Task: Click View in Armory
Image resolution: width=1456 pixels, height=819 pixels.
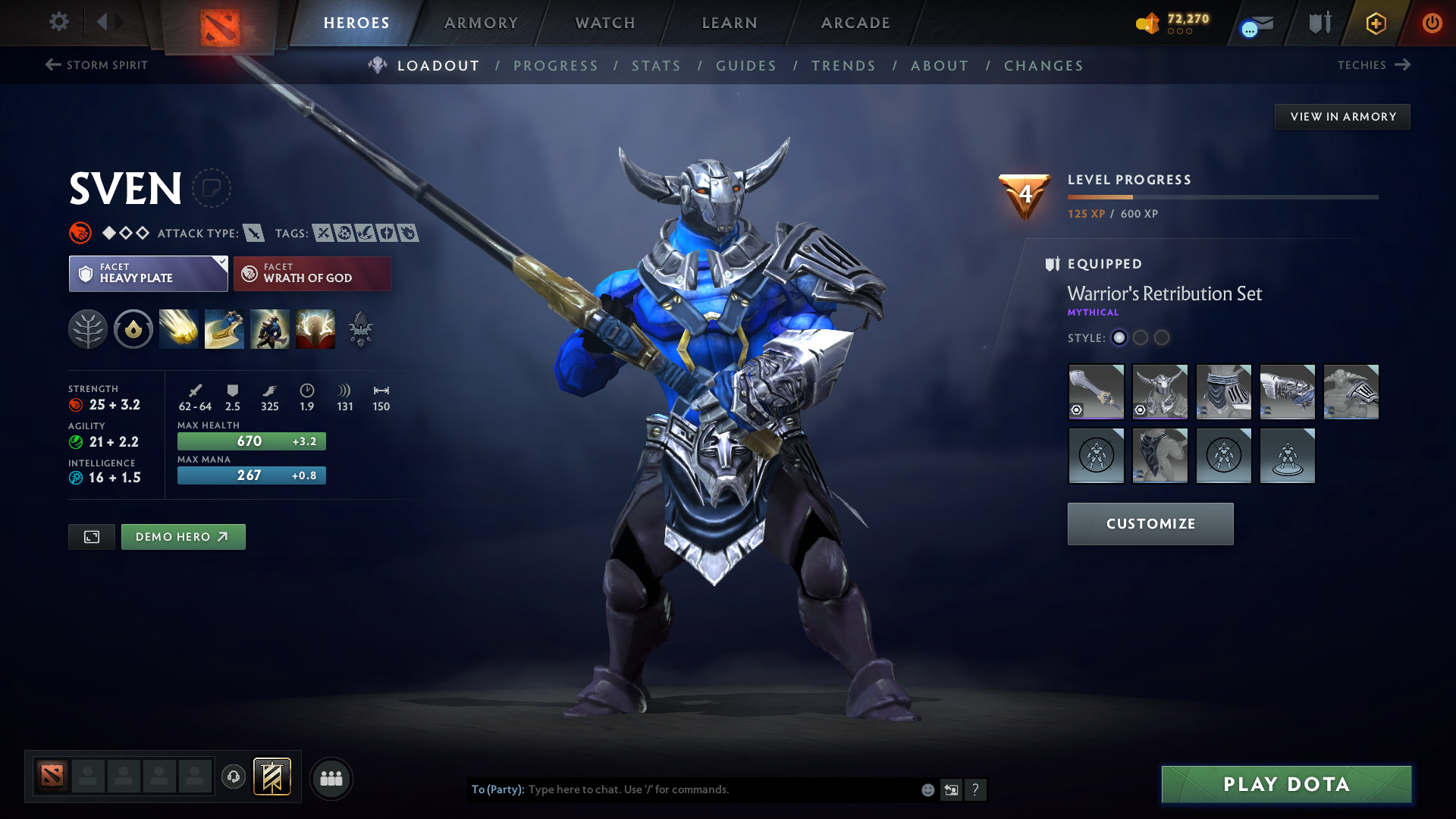Action: [1342, 116]
